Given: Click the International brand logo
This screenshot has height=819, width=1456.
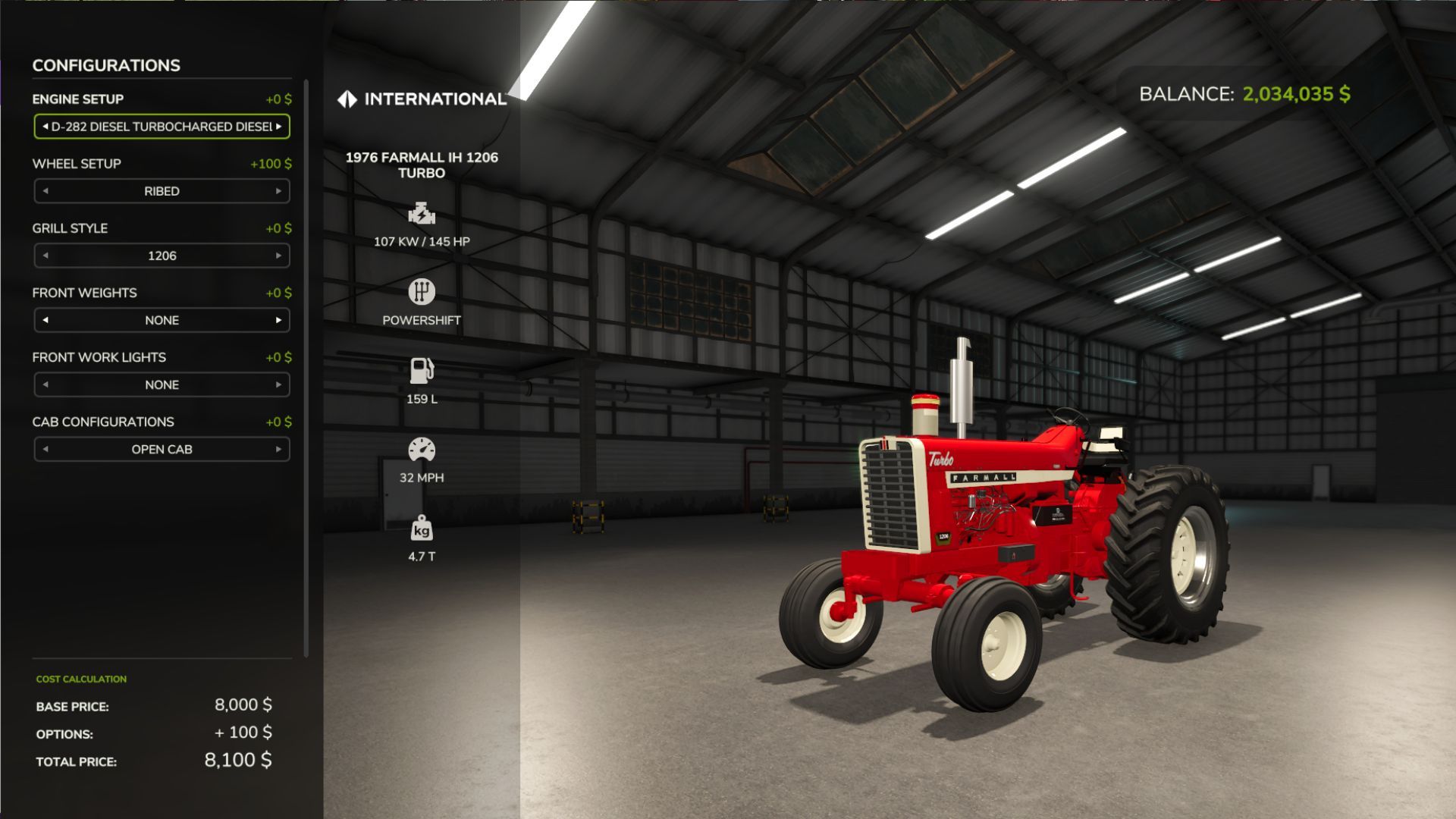Looking at the screenshot, I should [422, 97].
